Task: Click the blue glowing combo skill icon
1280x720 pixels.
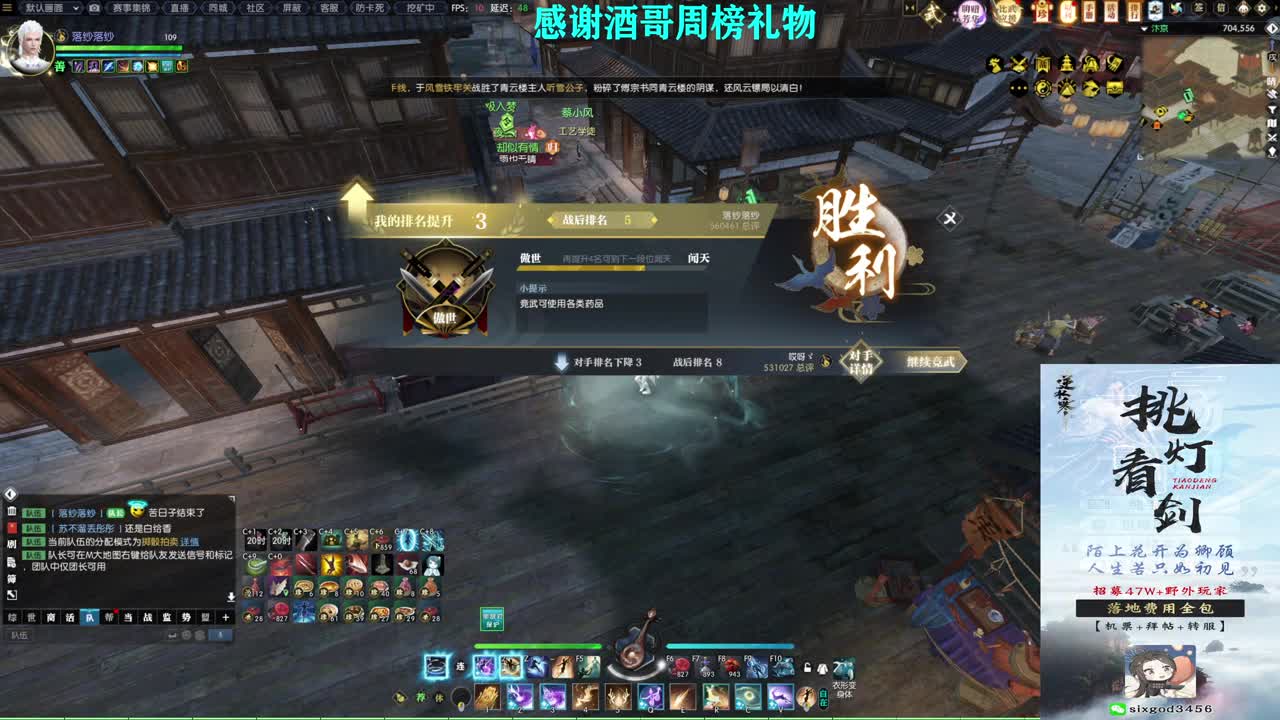Action: point(435,667)
